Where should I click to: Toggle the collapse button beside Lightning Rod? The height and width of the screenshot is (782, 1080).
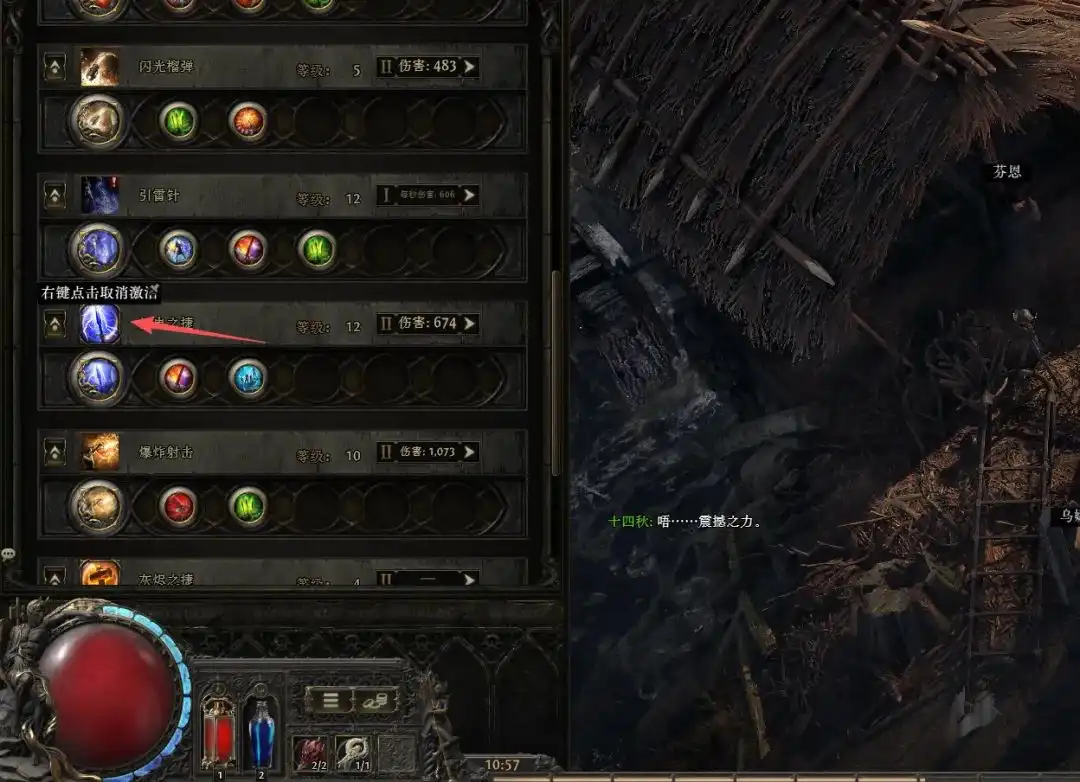point(55,196)
